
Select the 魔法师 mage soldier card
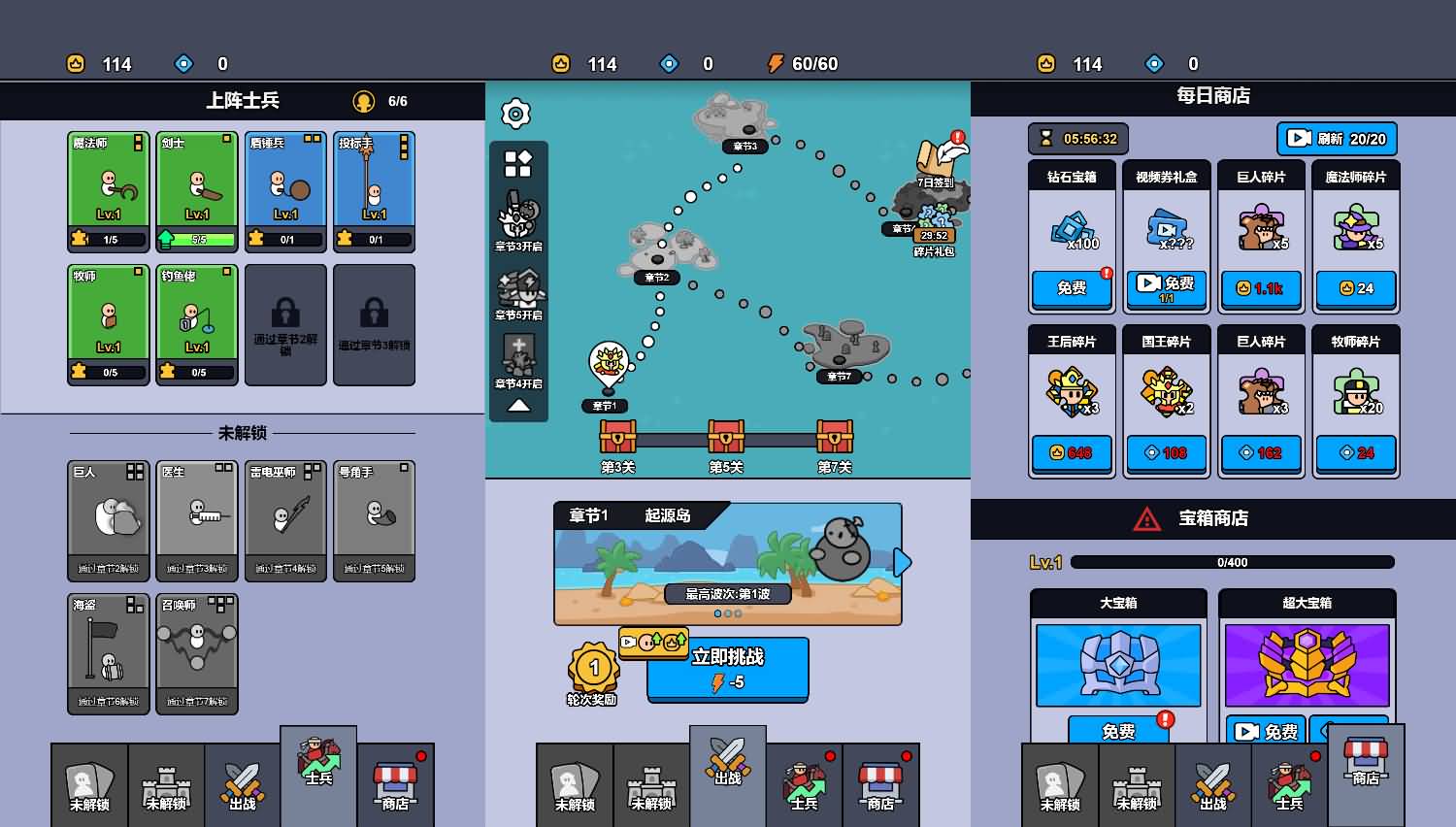point(108,189)
